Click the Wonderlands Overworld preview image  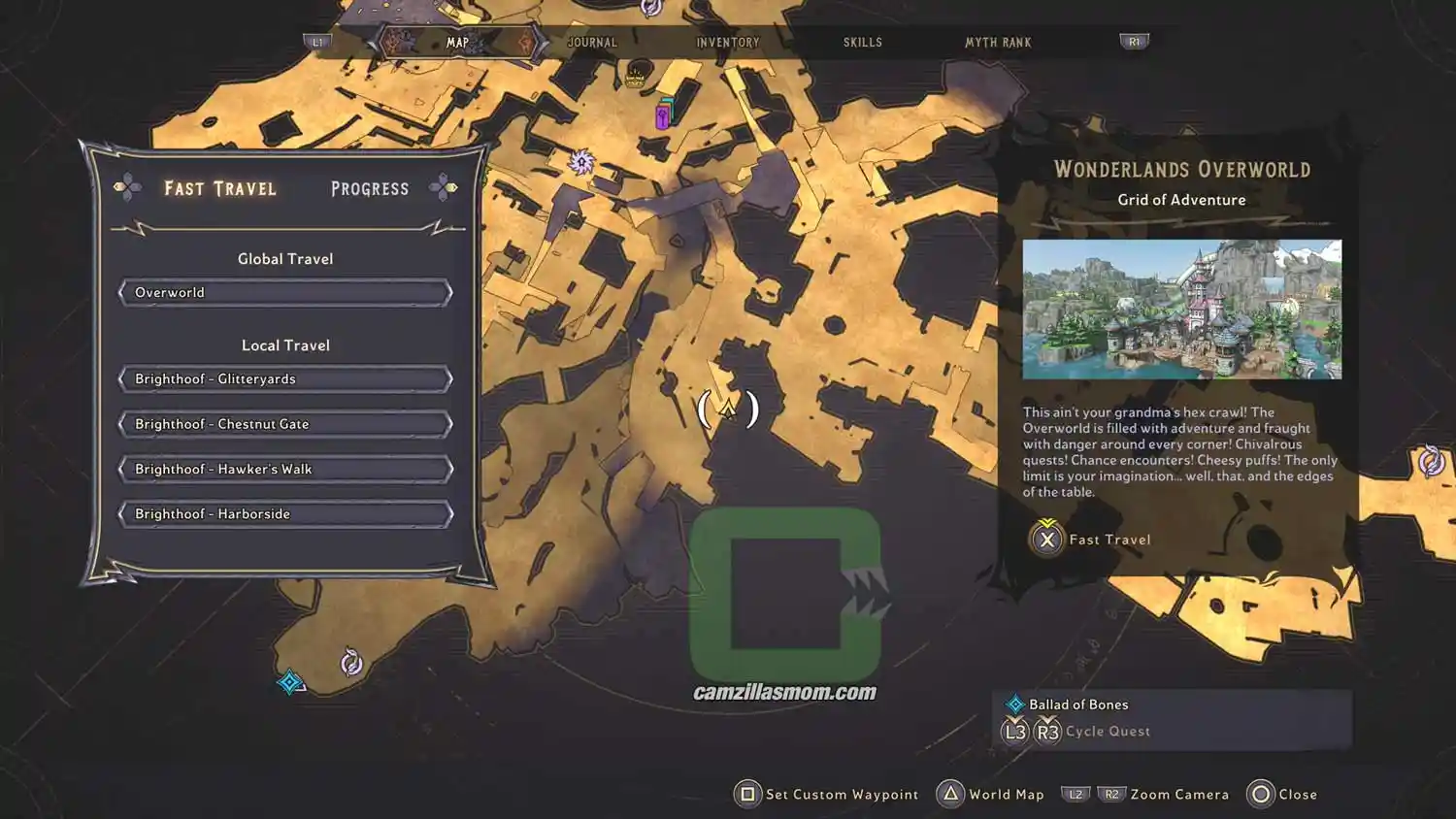pos(1181,310)
